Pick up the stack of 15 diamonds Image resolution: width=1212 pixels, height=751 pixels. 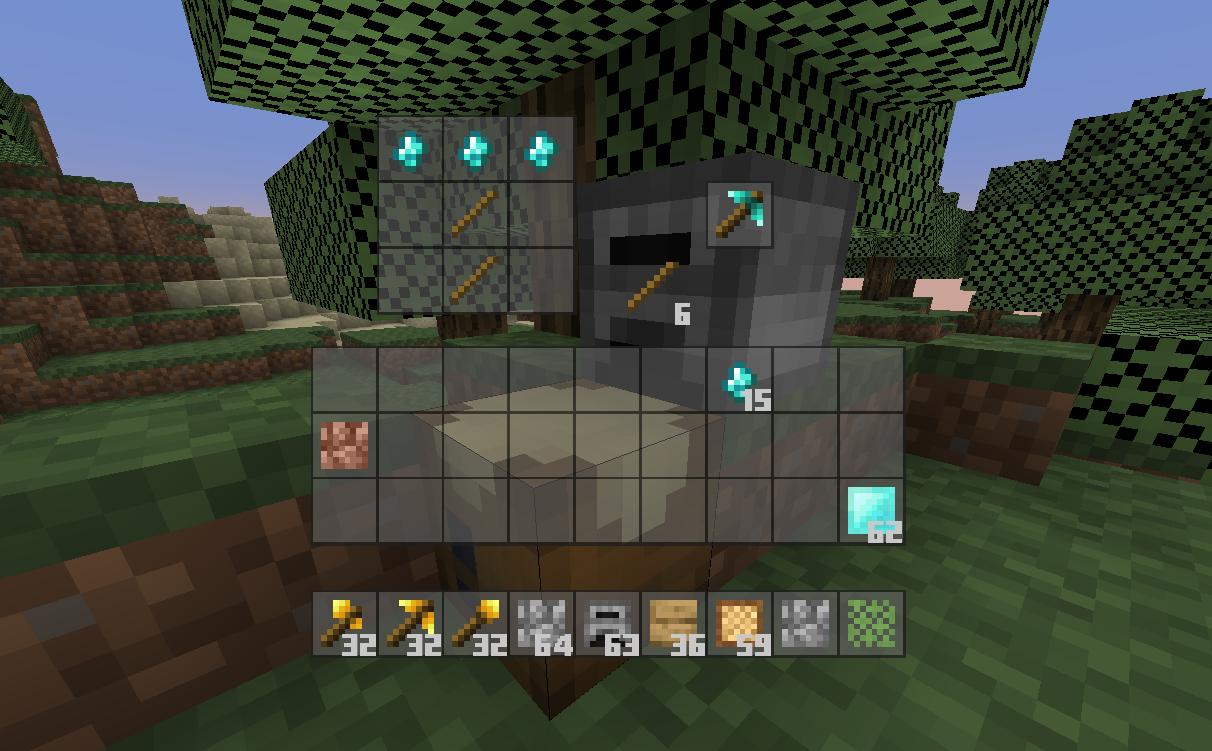(x=740, y=380)
